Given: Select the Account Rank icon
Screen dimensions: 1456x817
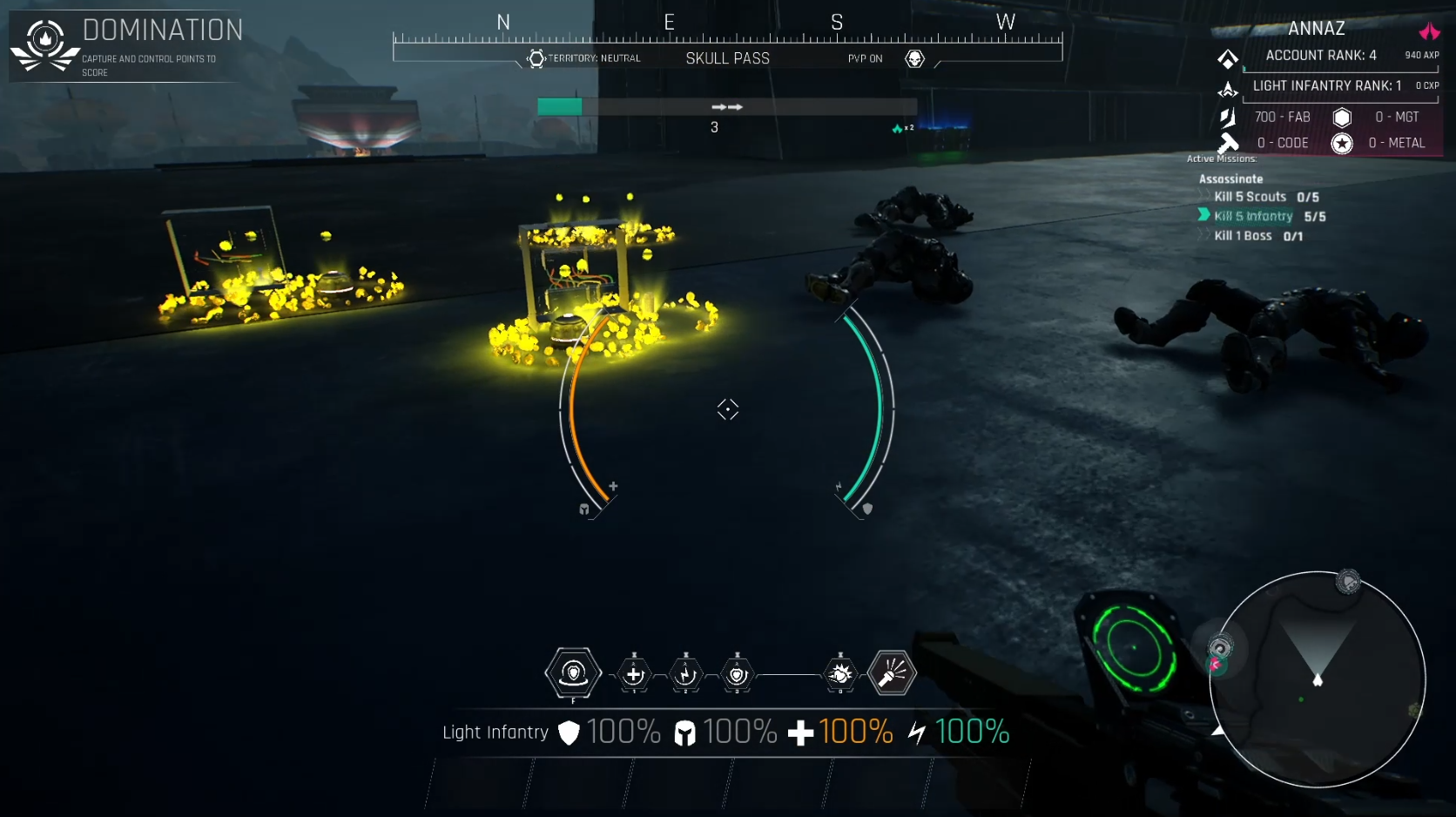Looking at the screenshot, I should point(1228,58).
